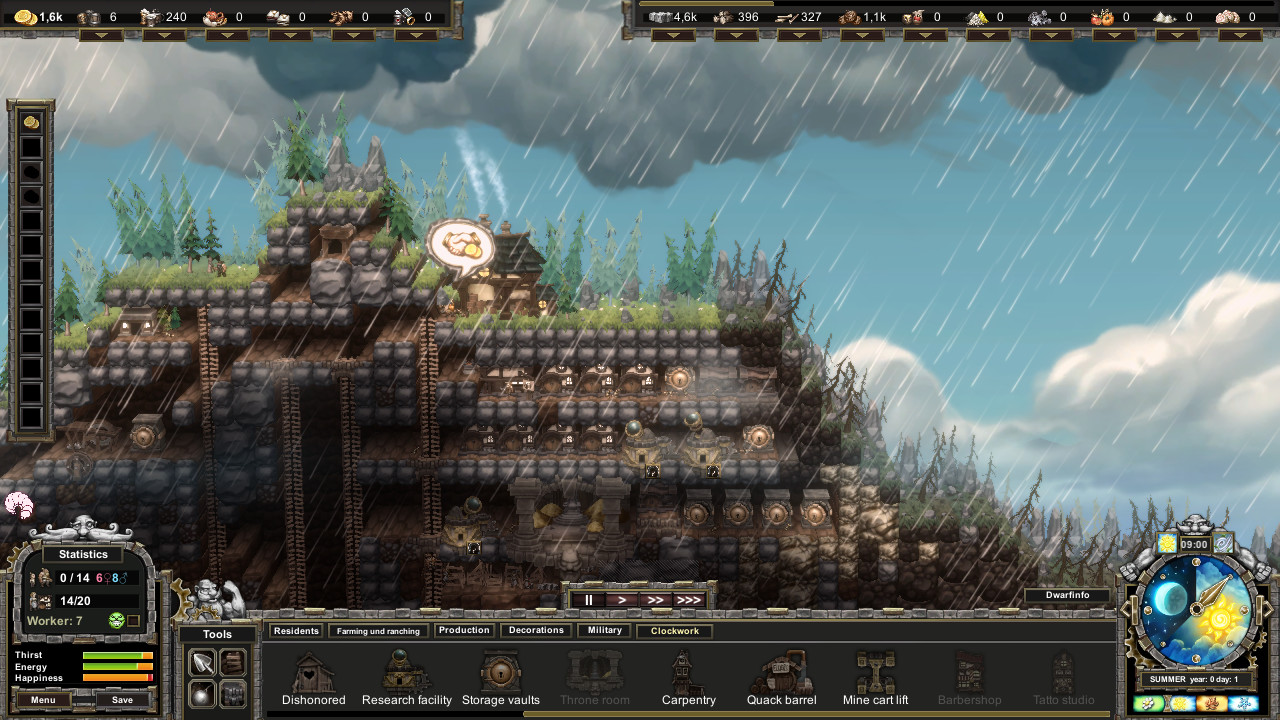Open the Dwarfinfo panel
Screen dimensions: 1280x720
click(1068, 595)
